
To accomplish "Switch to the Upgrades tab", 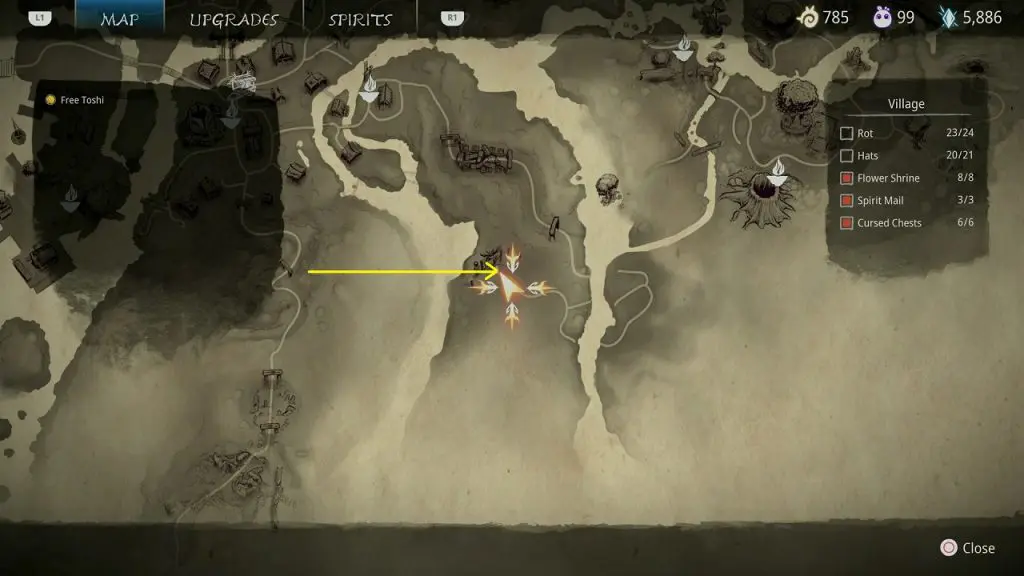I will [x=233, y=19].
